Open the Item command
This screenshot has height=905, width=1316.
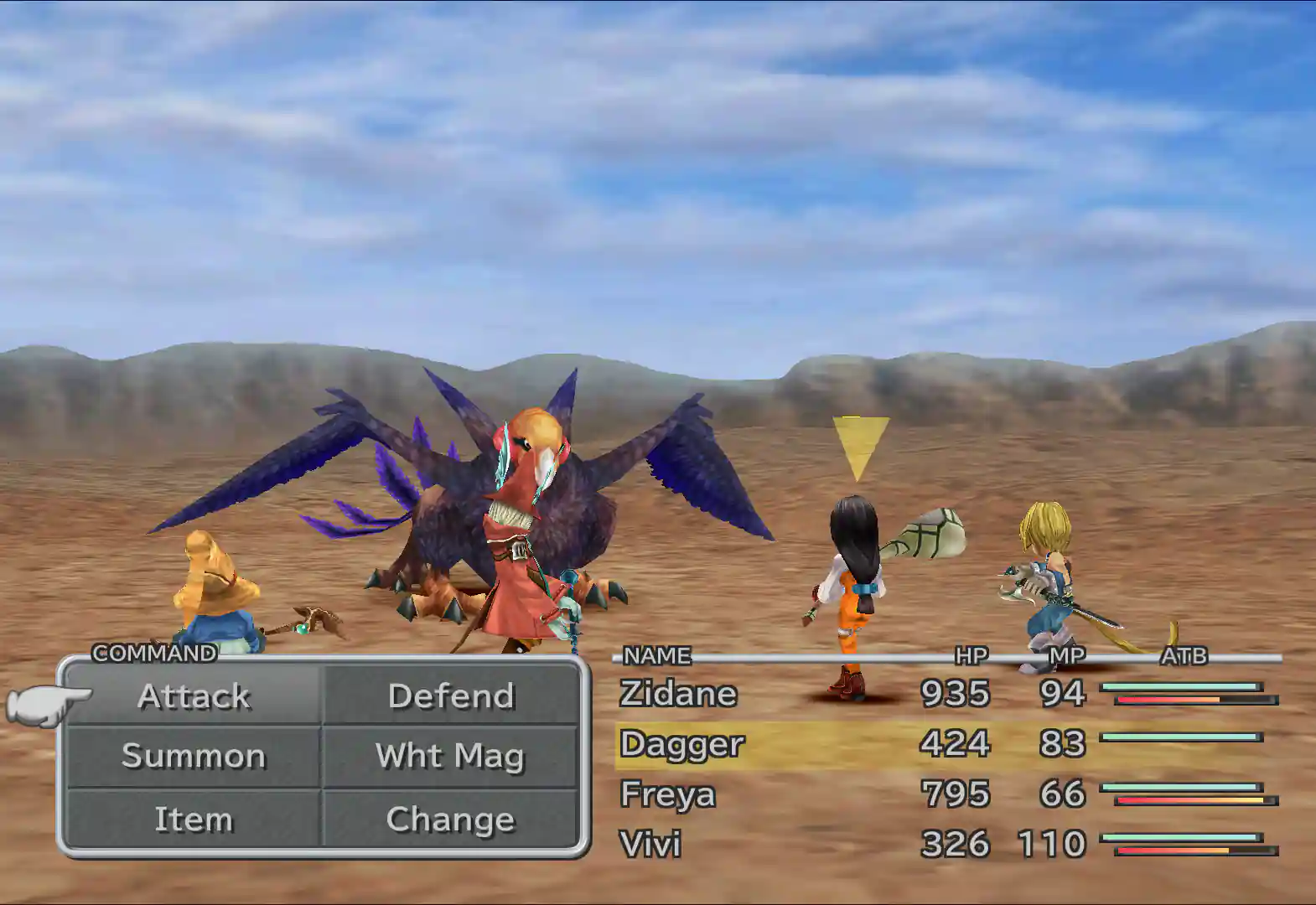pyautogui.click(x=194, y=819)
